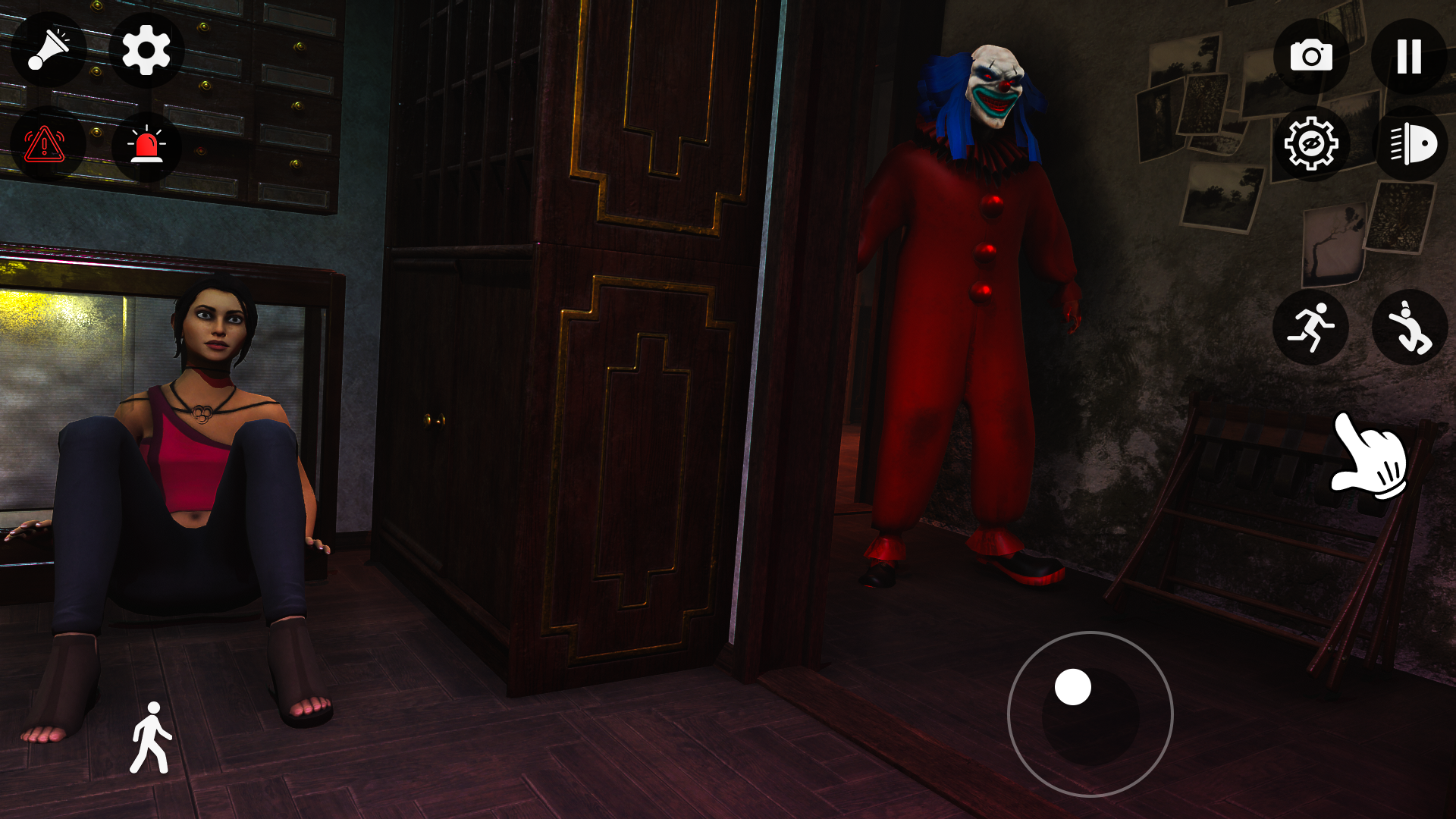
Task: Select the camera photo capture icon
Action: (1310, 54)
